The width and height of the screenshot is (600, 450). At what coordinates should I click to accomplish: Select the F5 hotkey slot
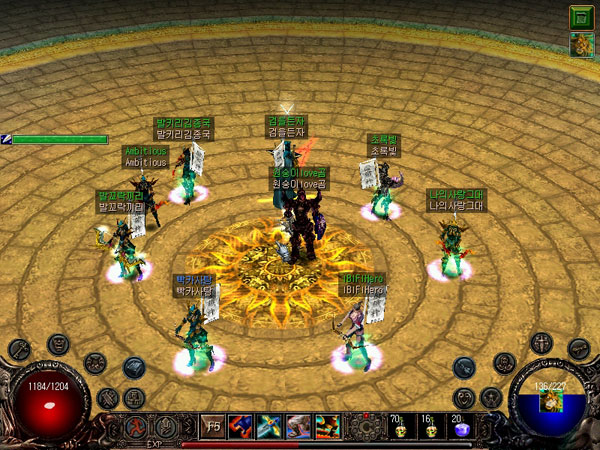click(213, 426)
